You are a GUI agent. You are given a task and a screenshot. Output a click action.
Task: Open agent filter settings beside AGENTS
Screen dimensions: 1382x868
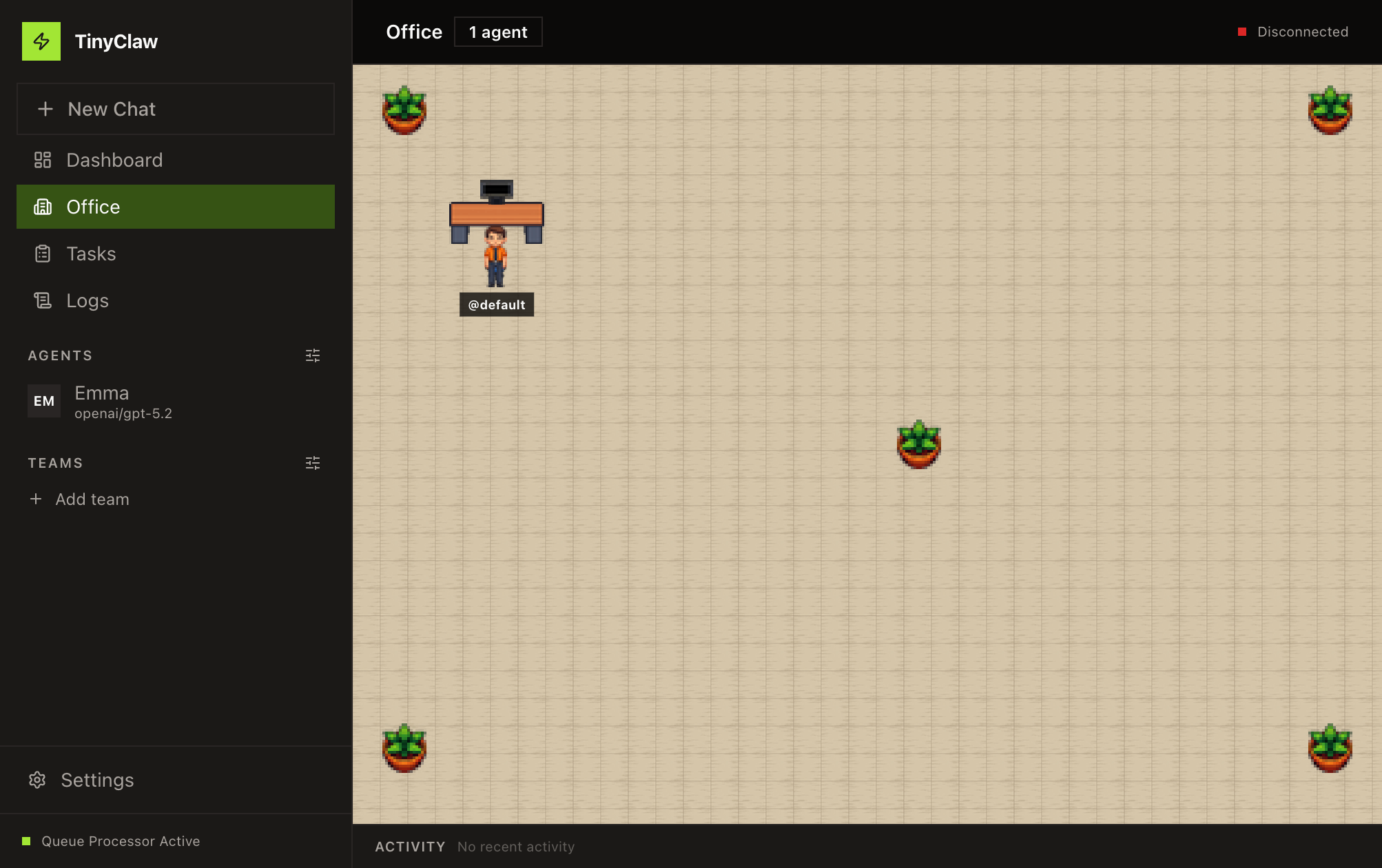(312, 355)
